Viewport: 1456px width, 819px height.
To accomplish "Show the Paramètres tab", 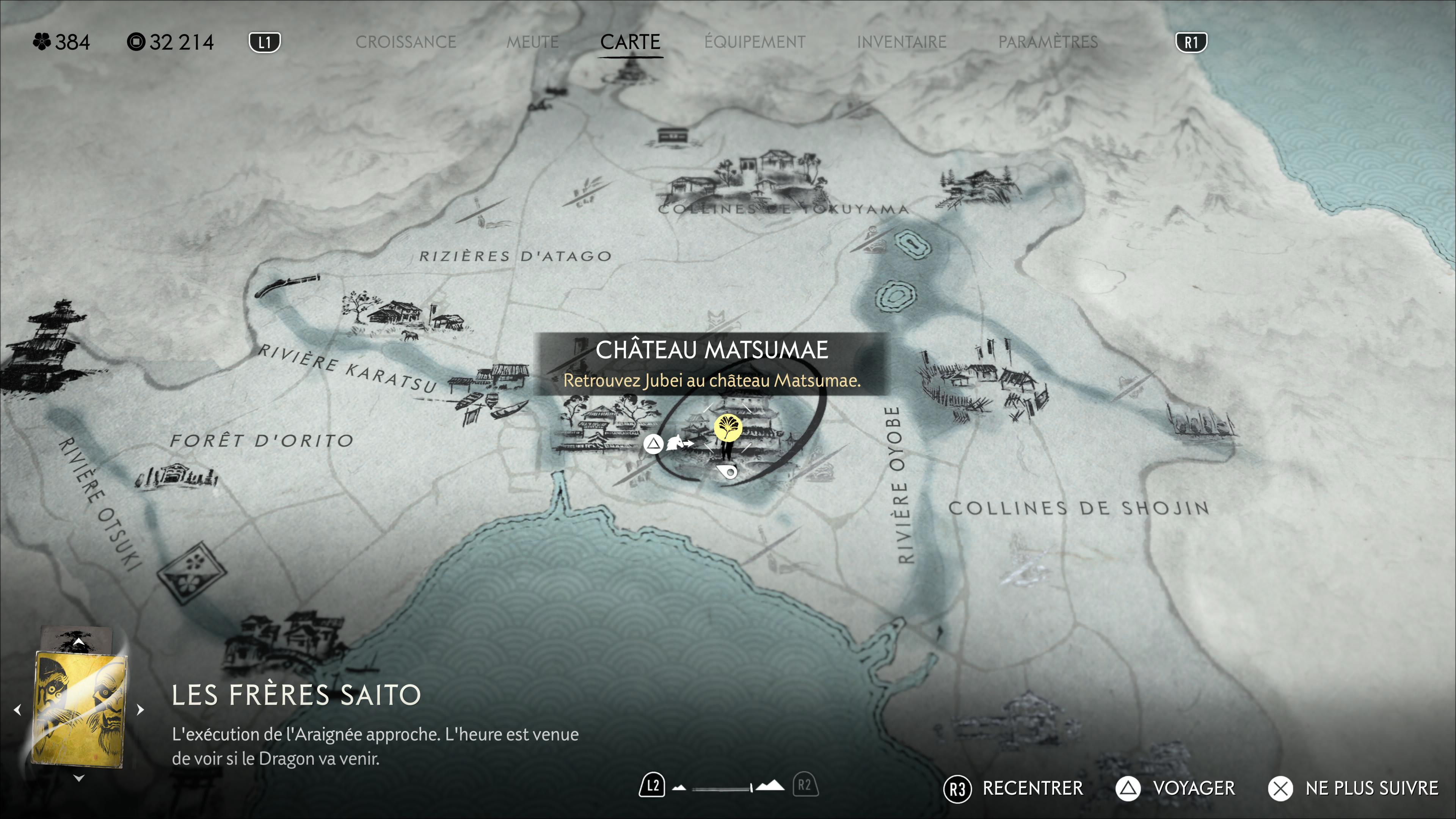I will [x=1047, y=42].
